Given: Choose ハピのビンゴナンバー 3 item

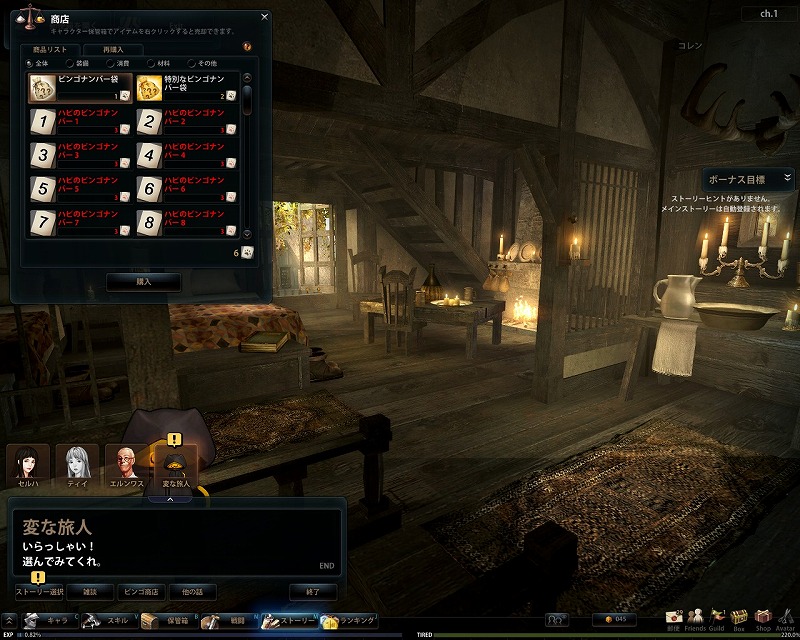Looking at the screenshot, I should (80, 155).
